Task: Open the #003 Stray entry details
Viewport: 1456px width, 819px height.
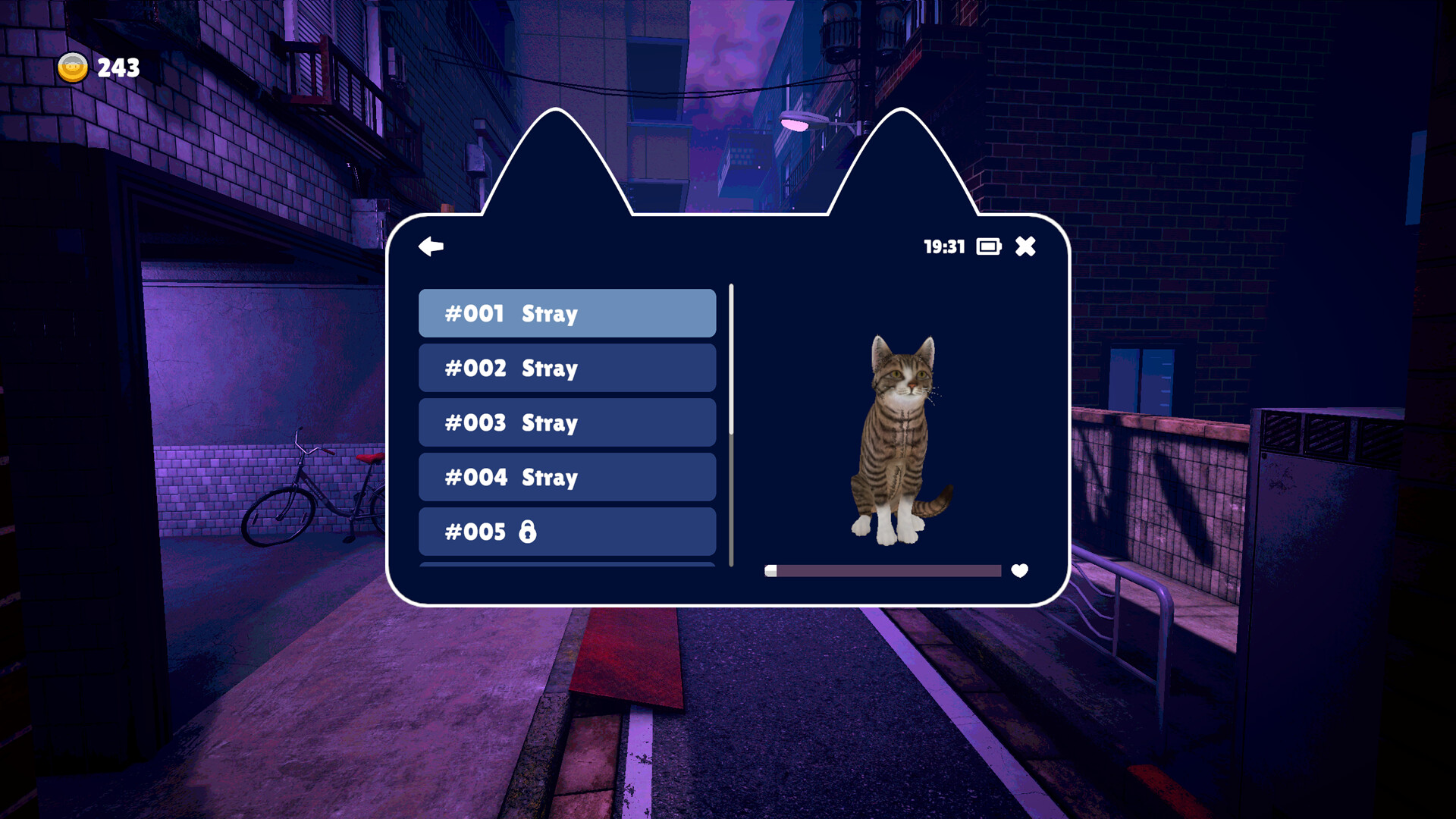Action: click(x=567, y=422)
